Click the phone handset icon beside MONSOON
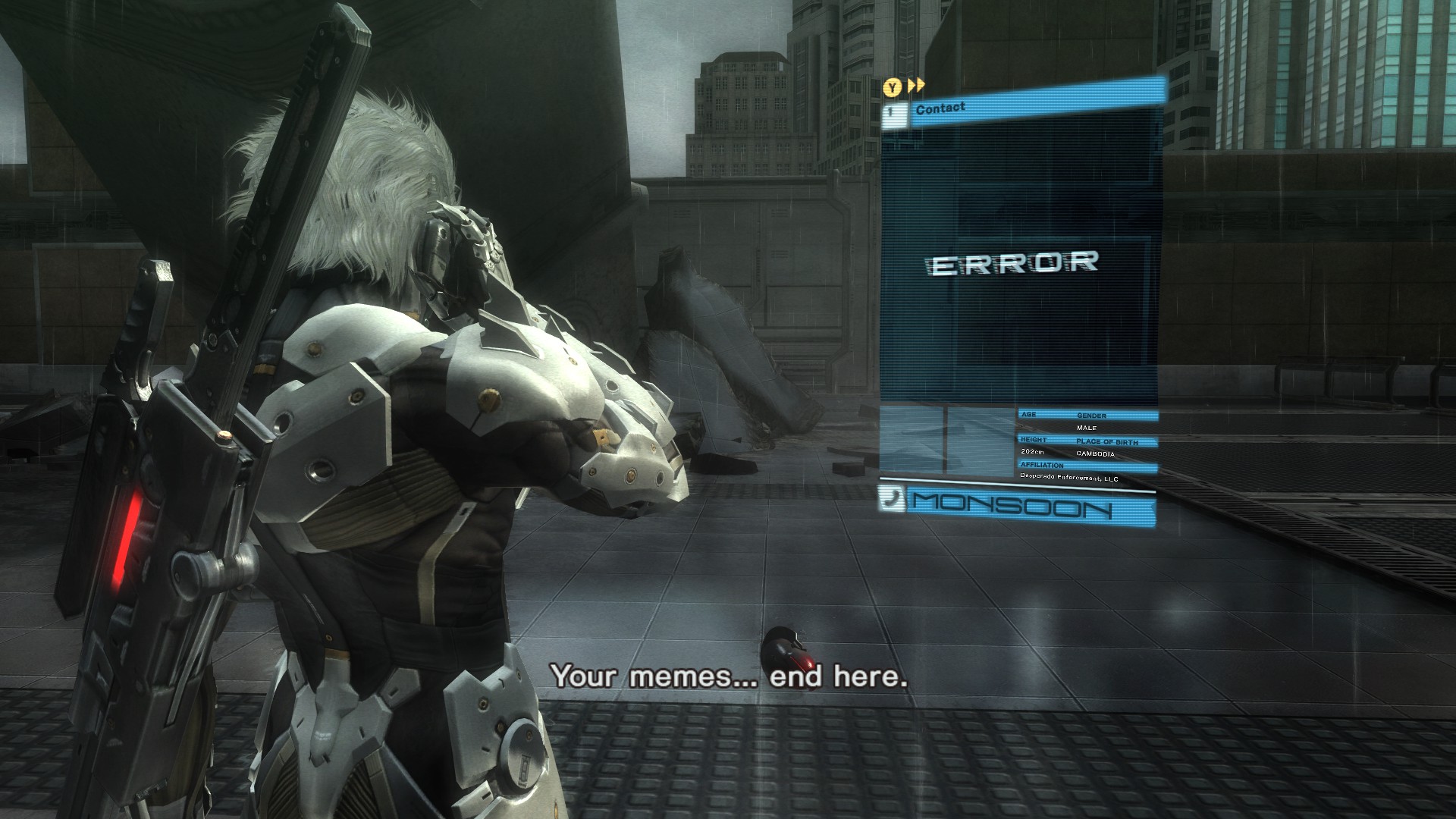The image size is (1456, 819). (892, 499)
